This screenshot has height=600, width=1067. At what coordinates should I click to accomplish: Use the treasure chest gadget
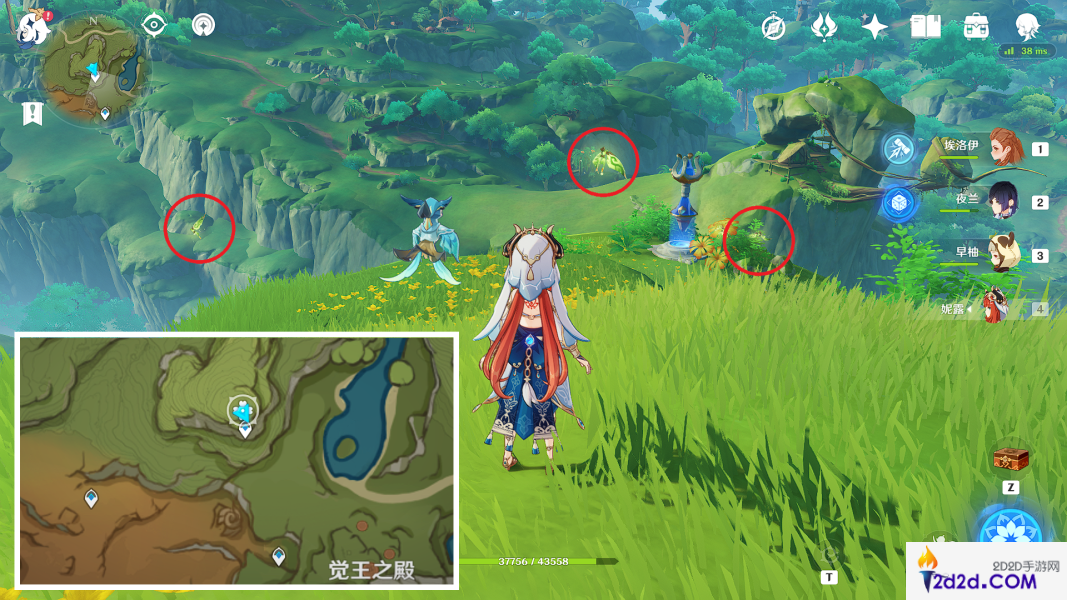pyautogui.click(x=1011, y=460)
